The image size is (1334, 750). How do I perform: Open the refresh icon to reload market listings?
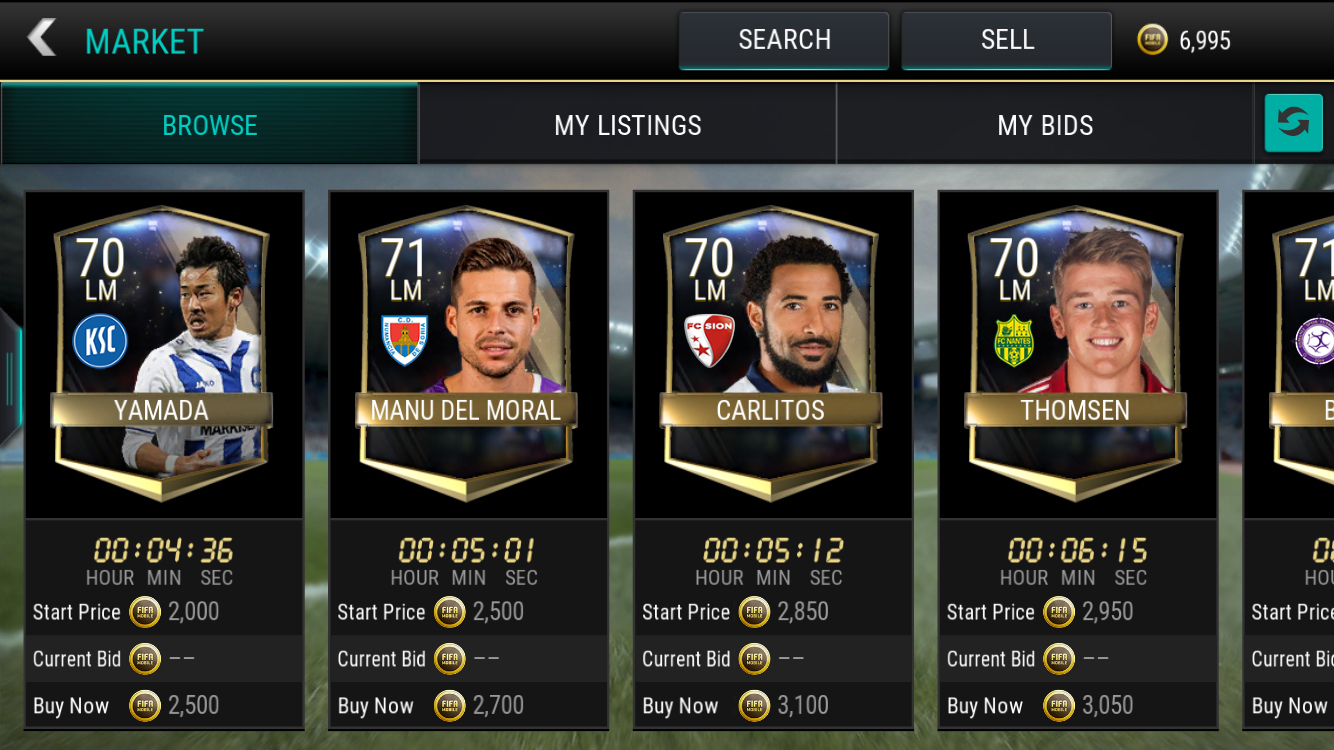pos(1294,122)
